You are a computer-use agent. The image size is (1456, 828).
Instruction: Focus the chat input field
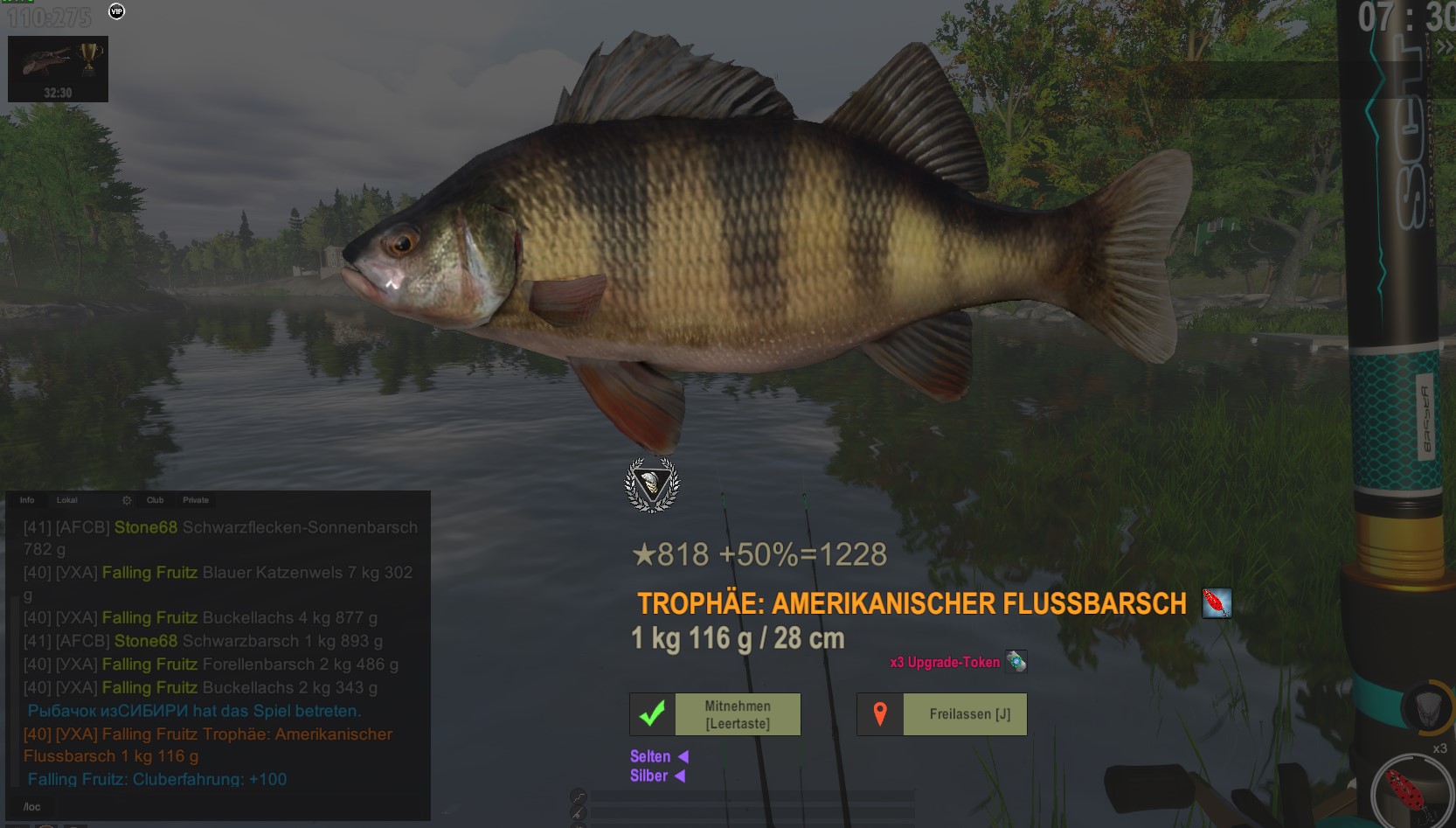coord(218,806)
